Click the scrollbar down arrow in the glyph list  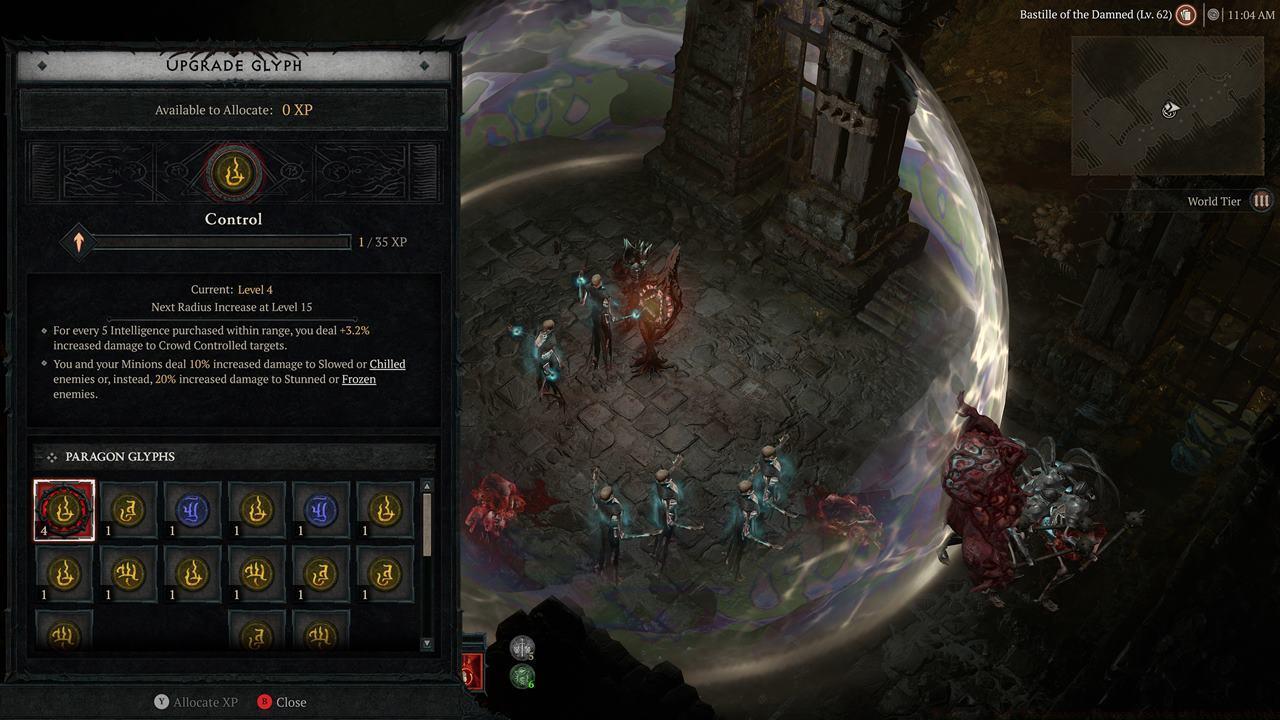tap(429, 646)
